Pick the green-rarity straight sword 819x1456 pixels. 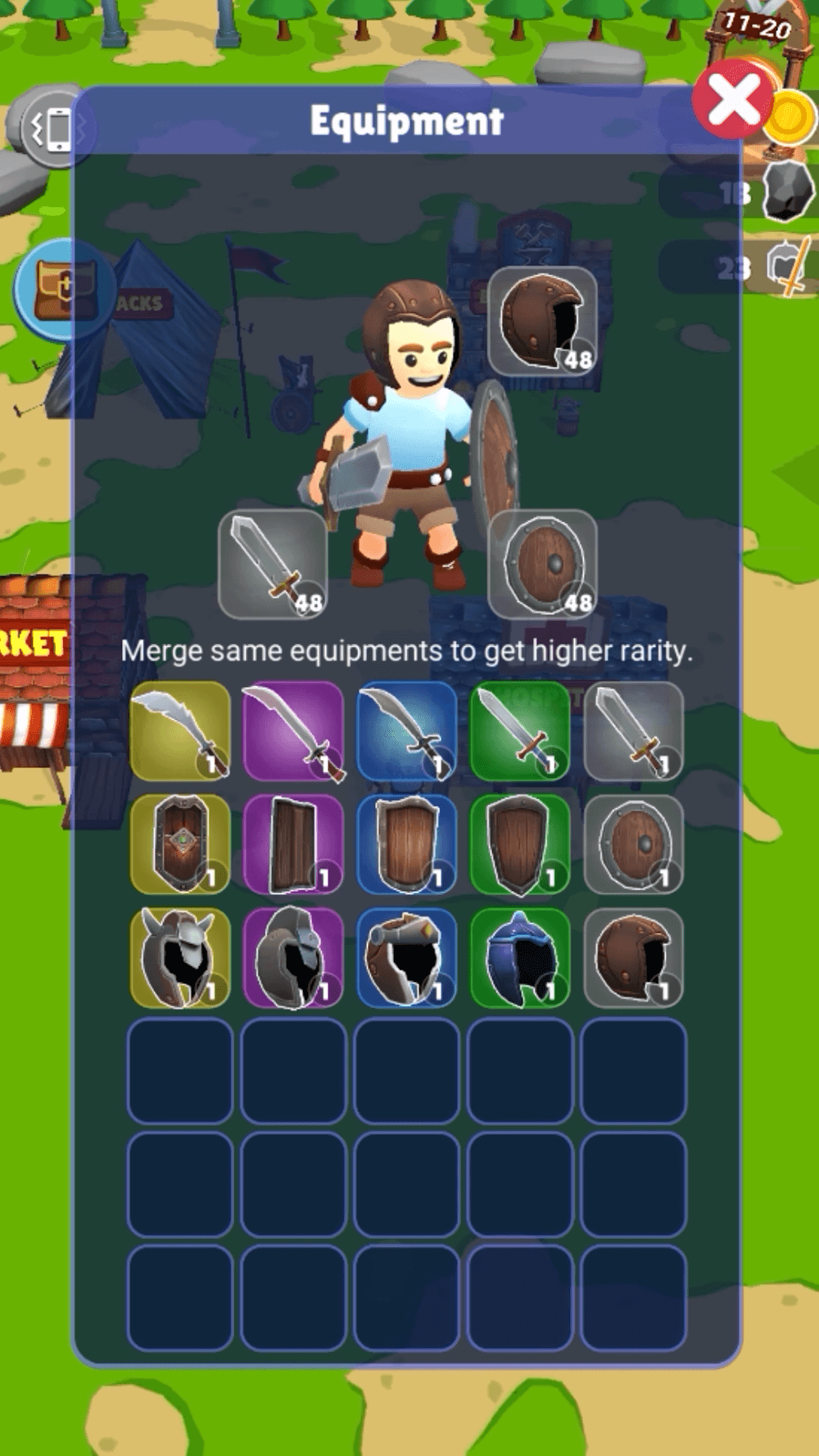point(519,730)
